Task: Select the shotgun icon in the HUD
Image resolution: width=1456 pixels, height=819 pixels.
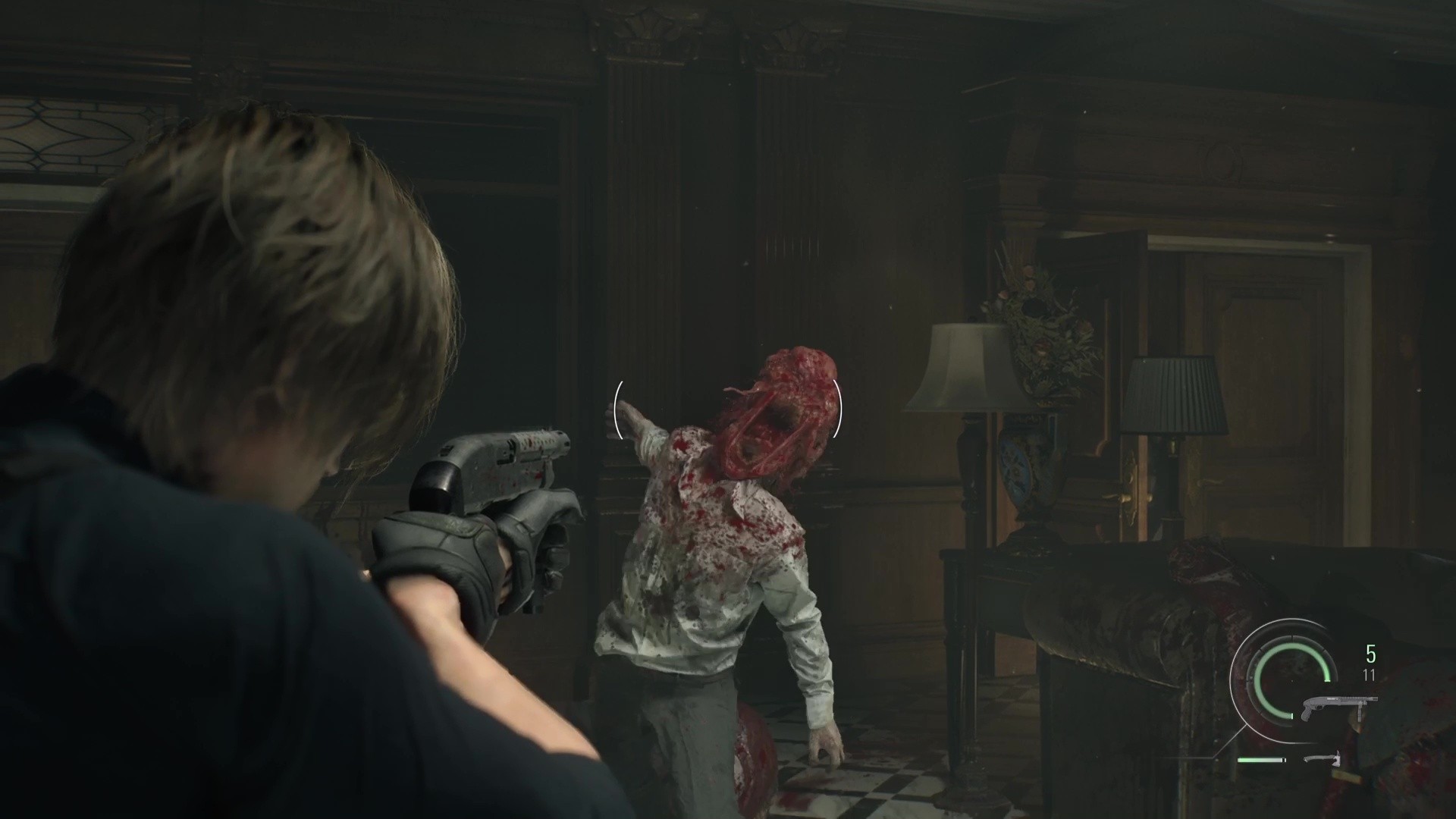Action: click(x=1339, y=703)
